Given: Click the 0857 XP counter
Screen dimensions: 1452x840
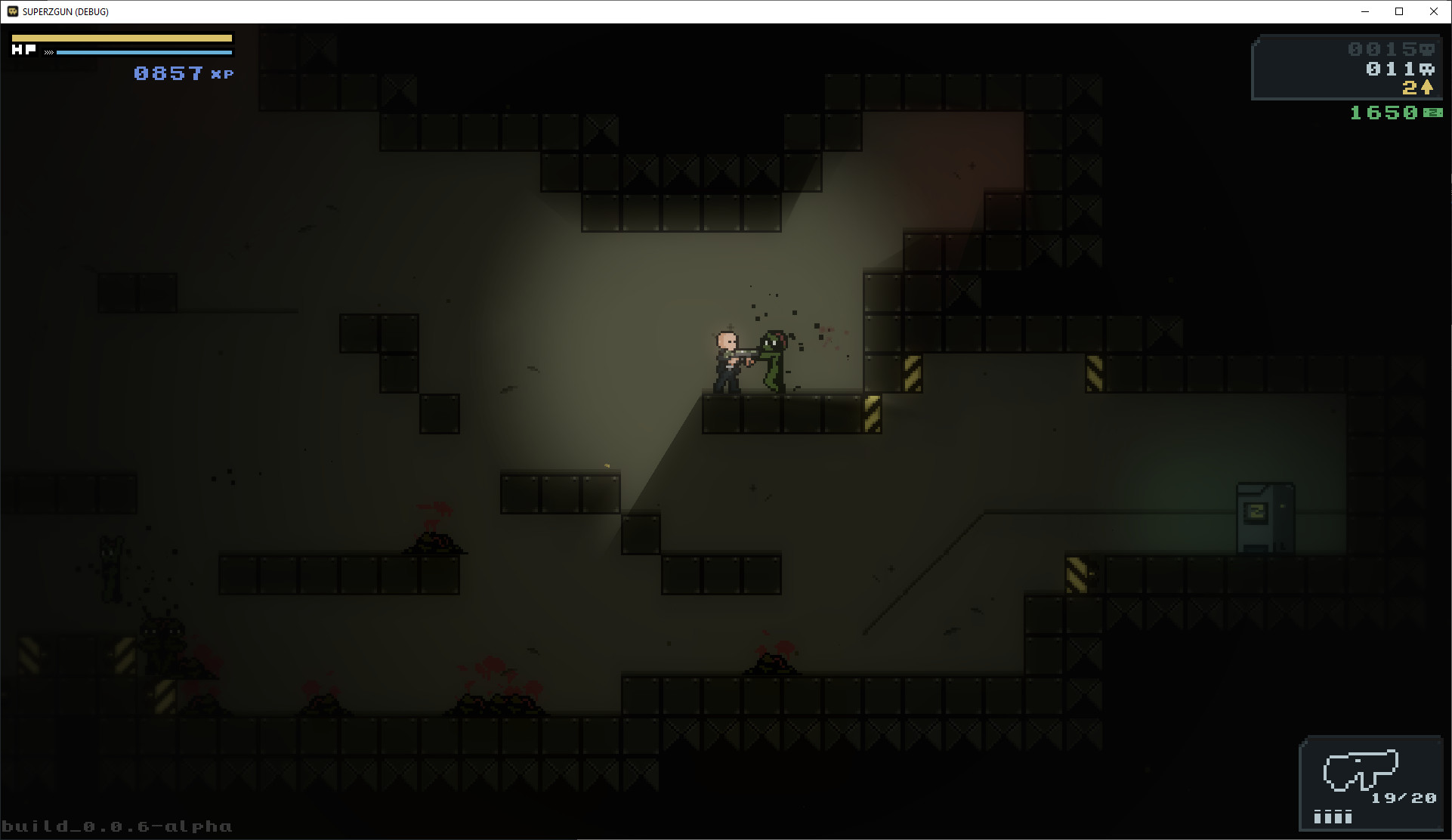Looking at the screenshot, I should [x=168, y=73].
